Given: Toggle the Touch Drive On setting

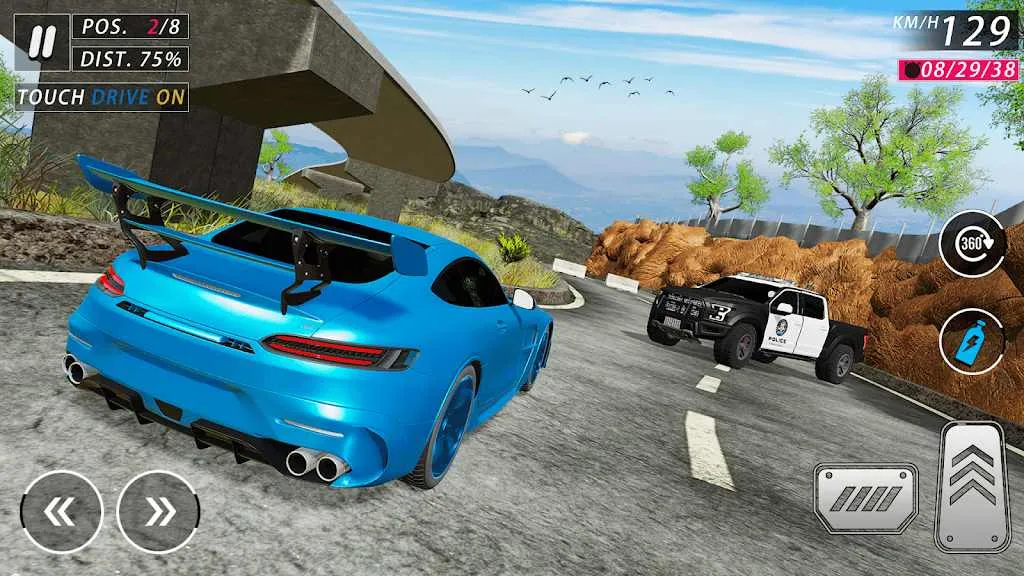Looking at the screenshot, I should pyautogui.click(x=102, y=97).
